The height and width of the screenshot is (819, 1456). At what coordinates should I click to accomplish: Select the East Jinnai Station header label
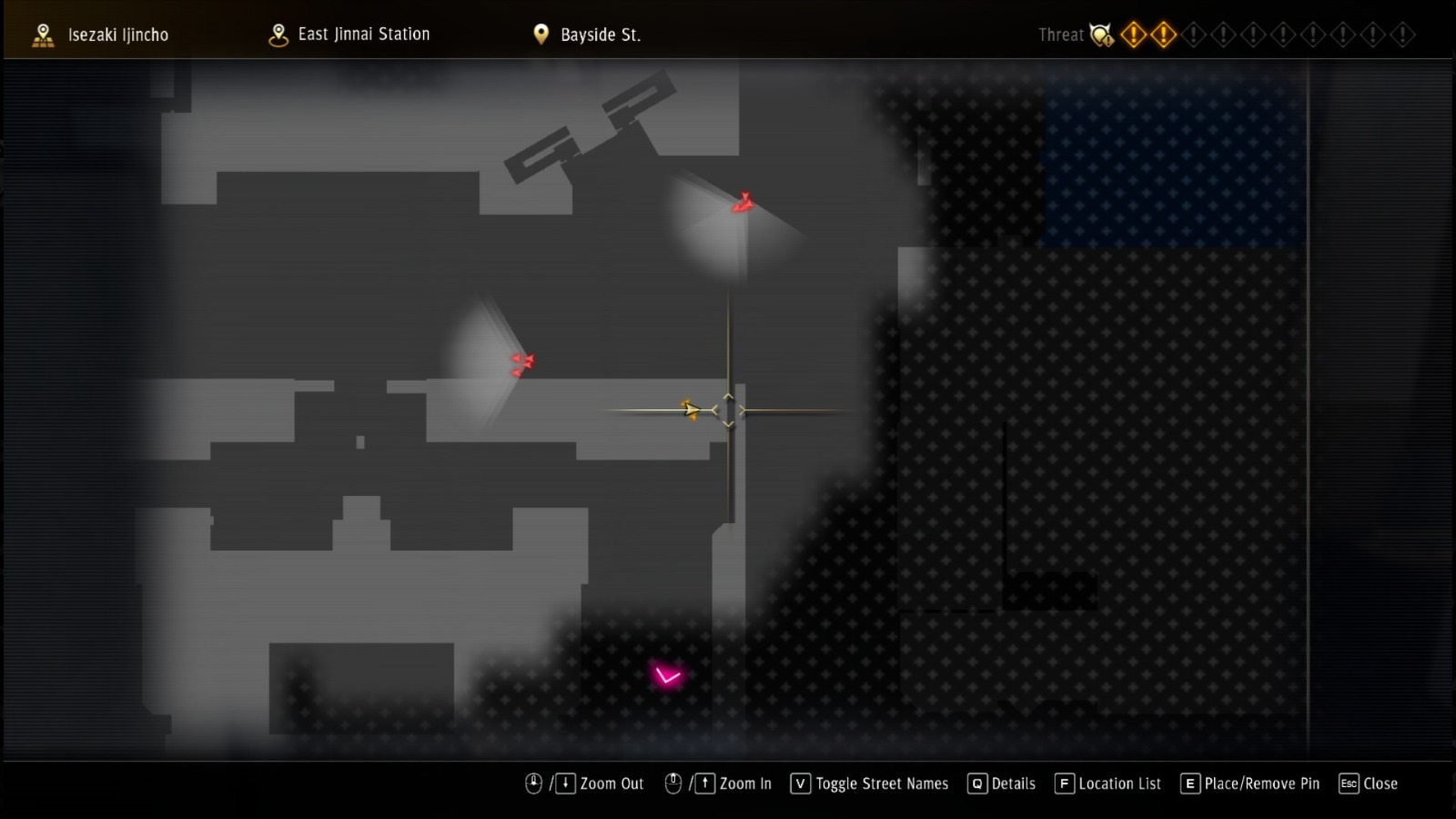tap(364, 35)
